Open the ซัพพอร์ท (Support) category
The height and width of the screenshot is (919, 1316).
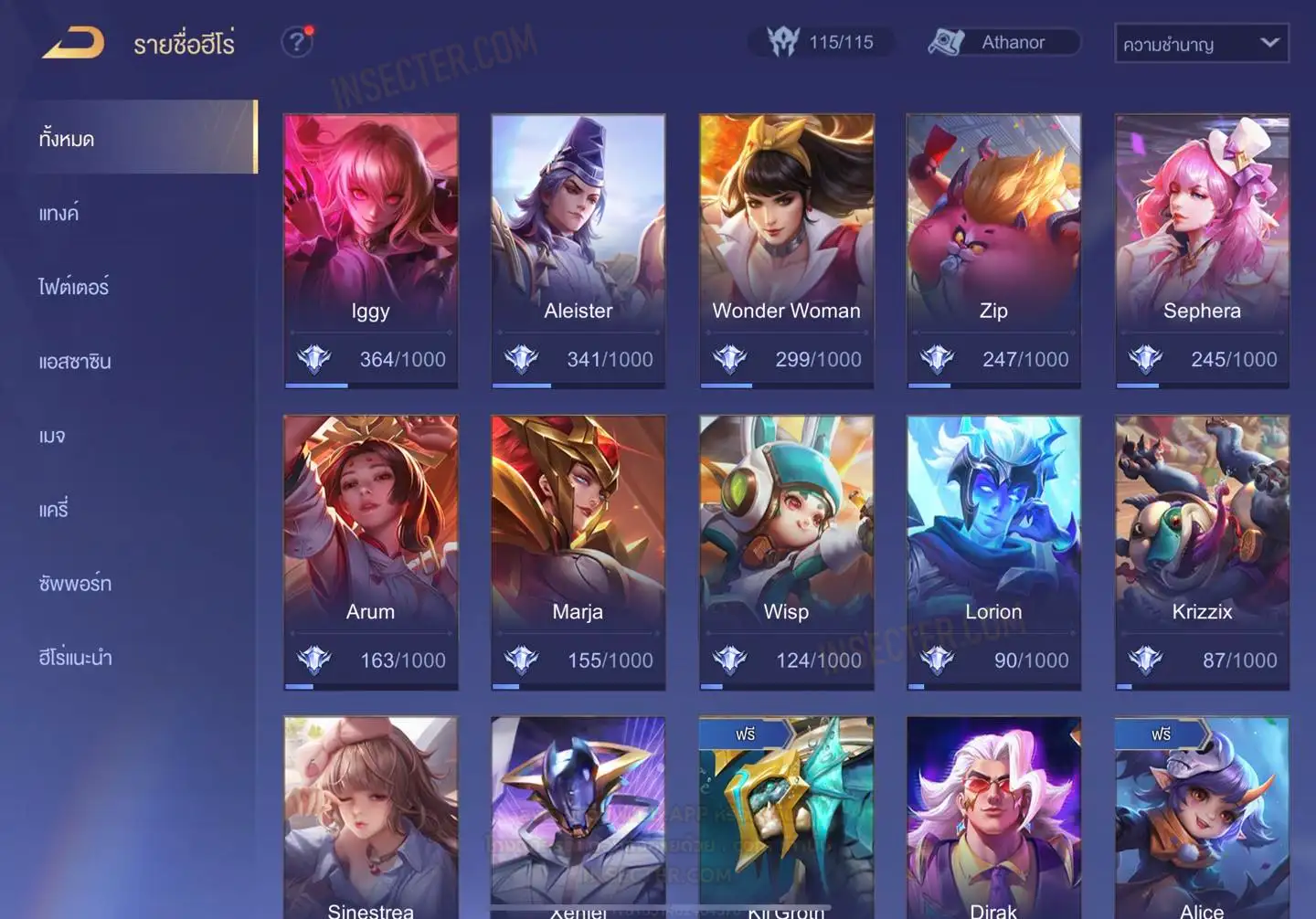[75, 583]
